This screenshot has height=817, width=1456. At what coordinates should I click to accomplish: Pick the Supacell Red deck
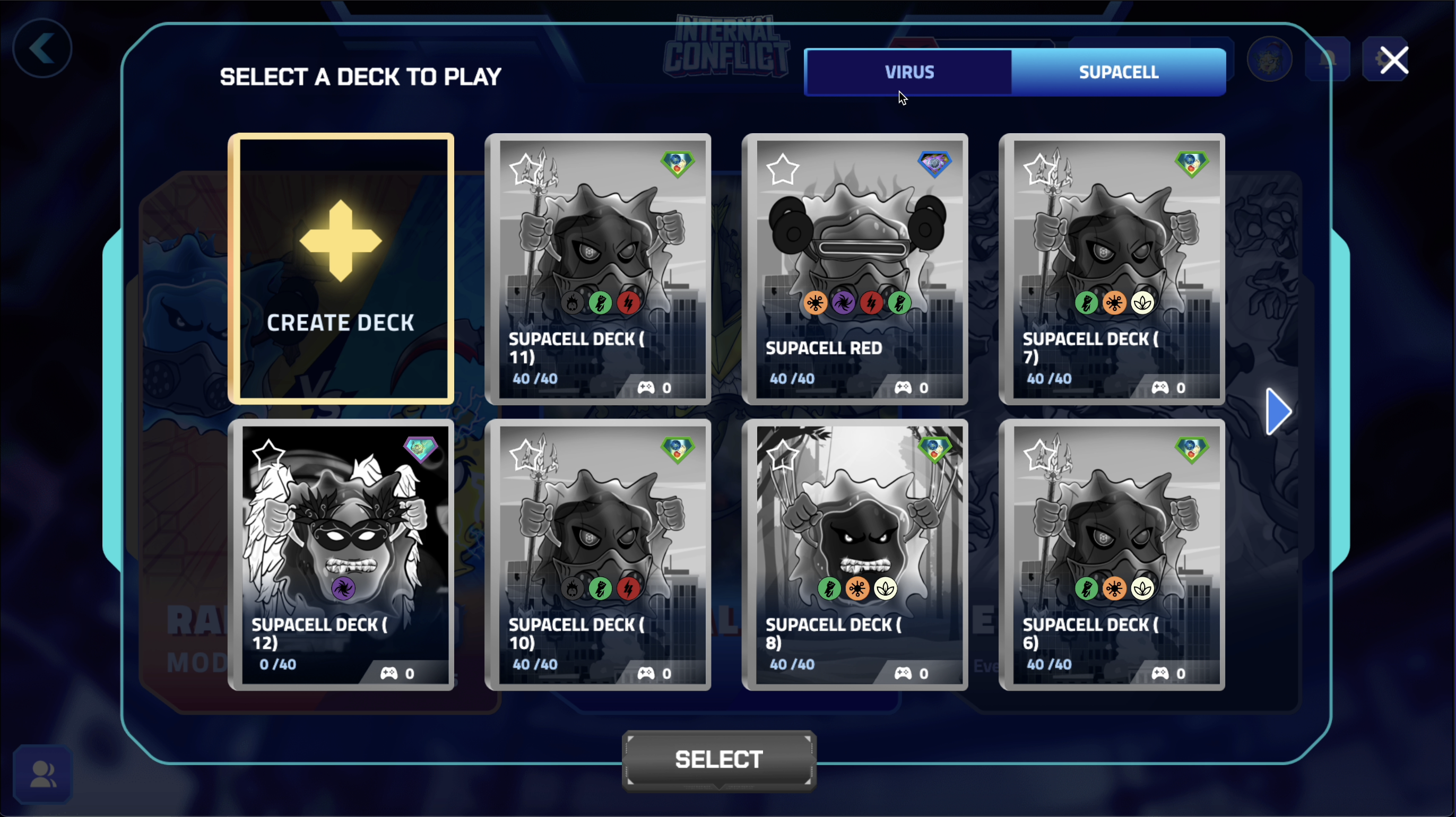[x=855, y=269]
